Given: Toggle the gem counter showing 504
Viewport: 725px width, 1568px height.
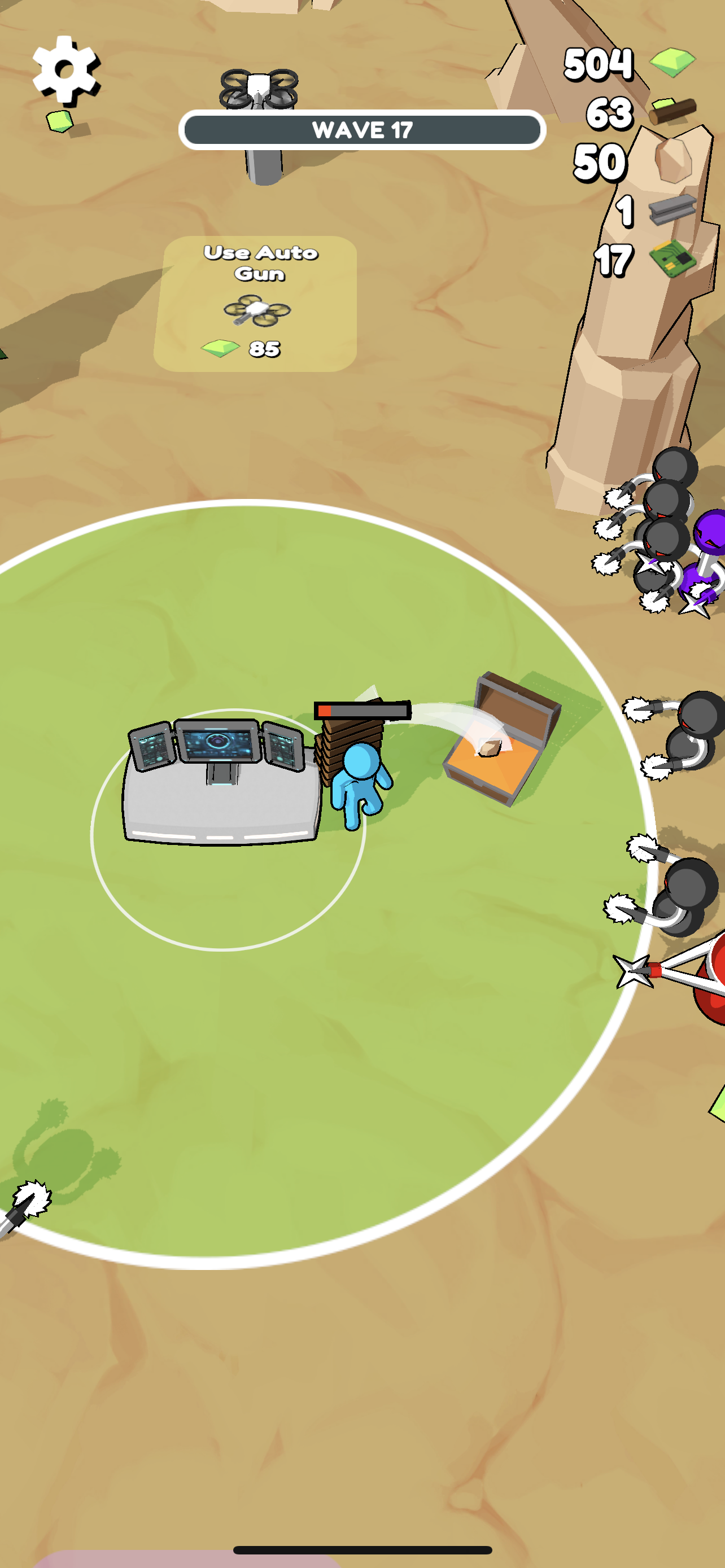Looking at the screenshot, I should pos(599,62).
